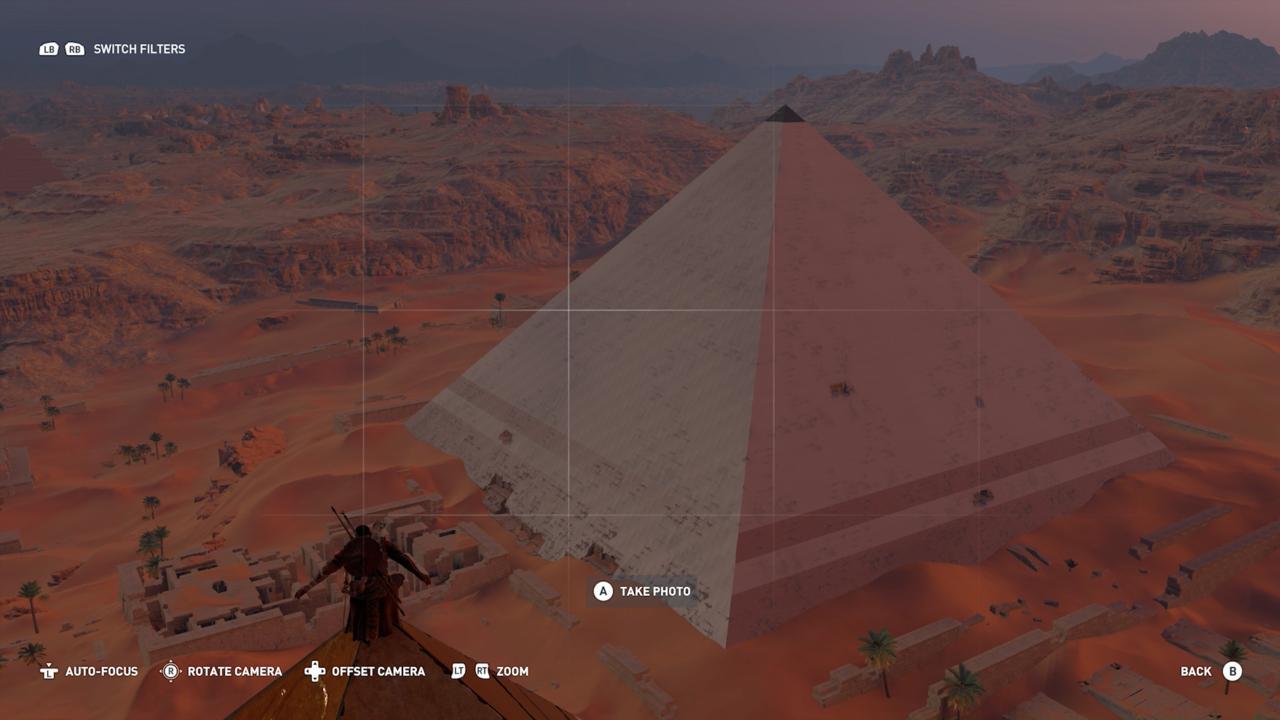Click the B button Back icon
Viewport: 1280px width, 720px height.
(x=1232, y=671)
